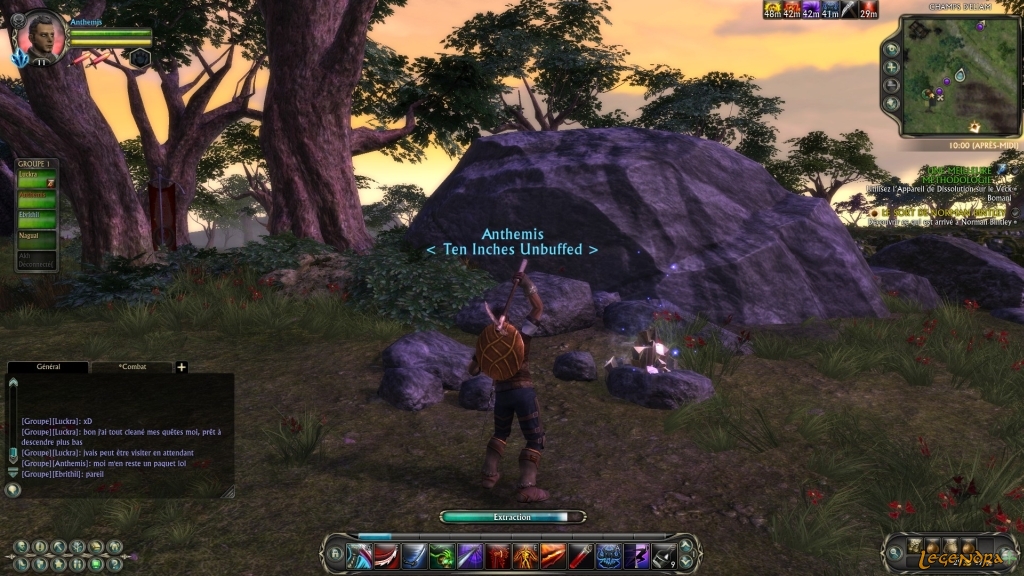Select Ebrithil in the group frame

coord(36,216)
